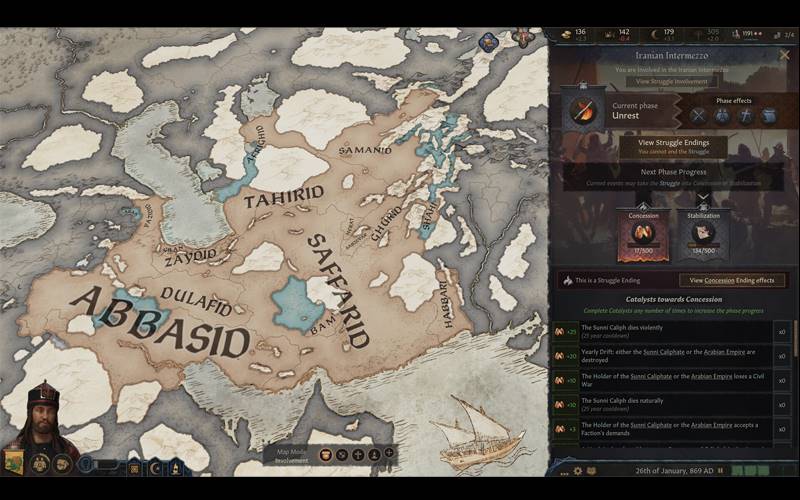The width and height of the screenshot is (800, 500).
Task: Select the Concession phase banner
Action: tap(643, 233)
